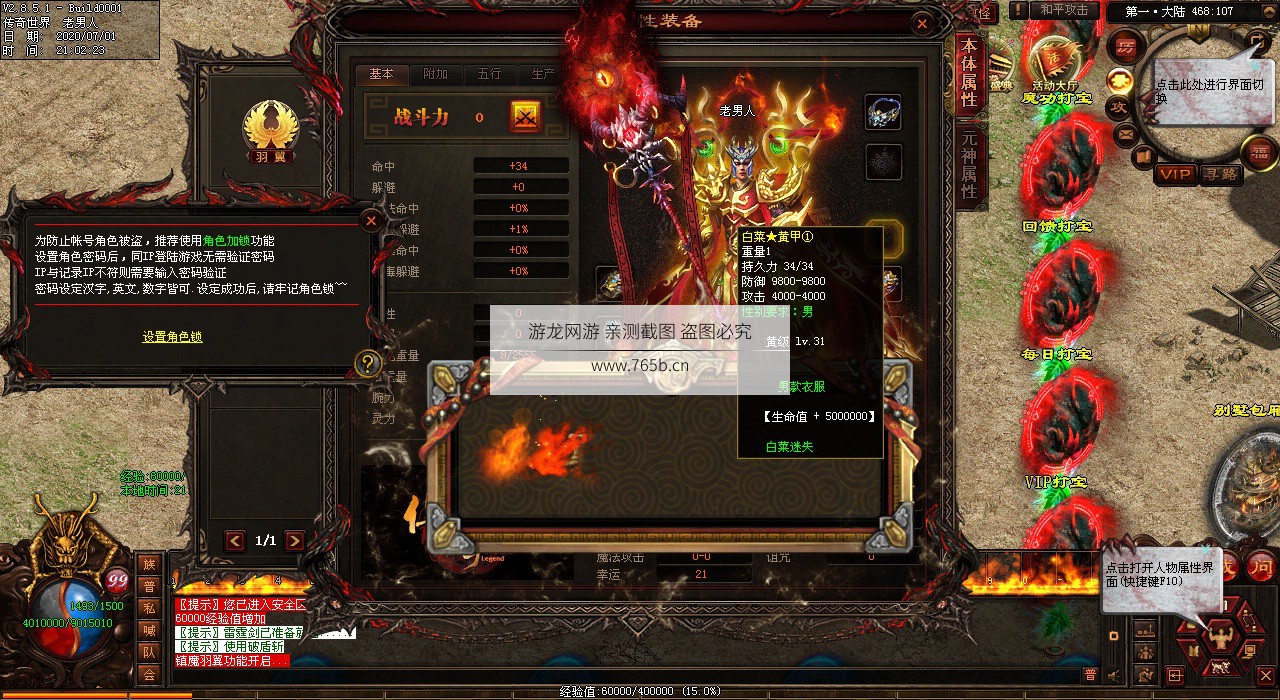Switch to the 私 private chat channel

149,608
